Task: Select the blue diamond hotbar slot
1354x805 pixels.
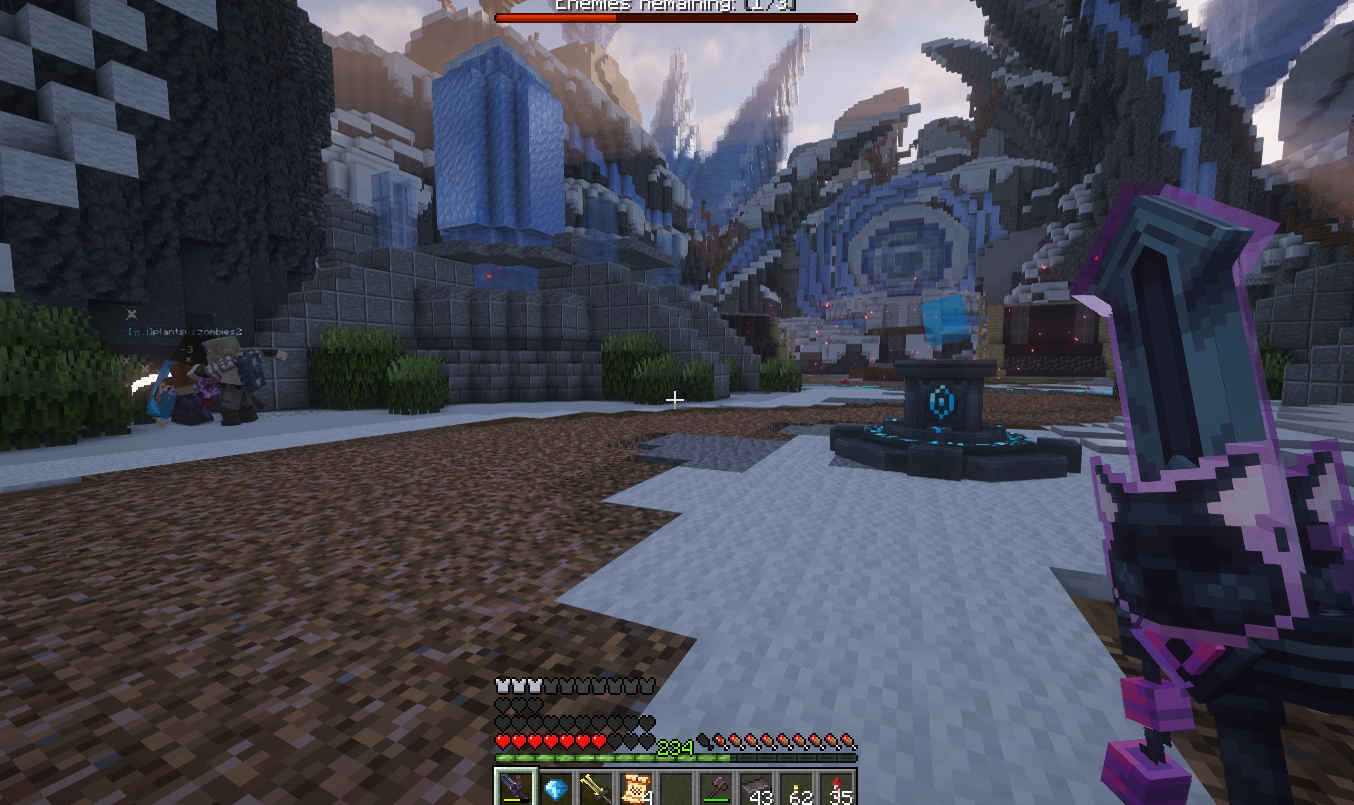Action: click(x=556, y=788)
